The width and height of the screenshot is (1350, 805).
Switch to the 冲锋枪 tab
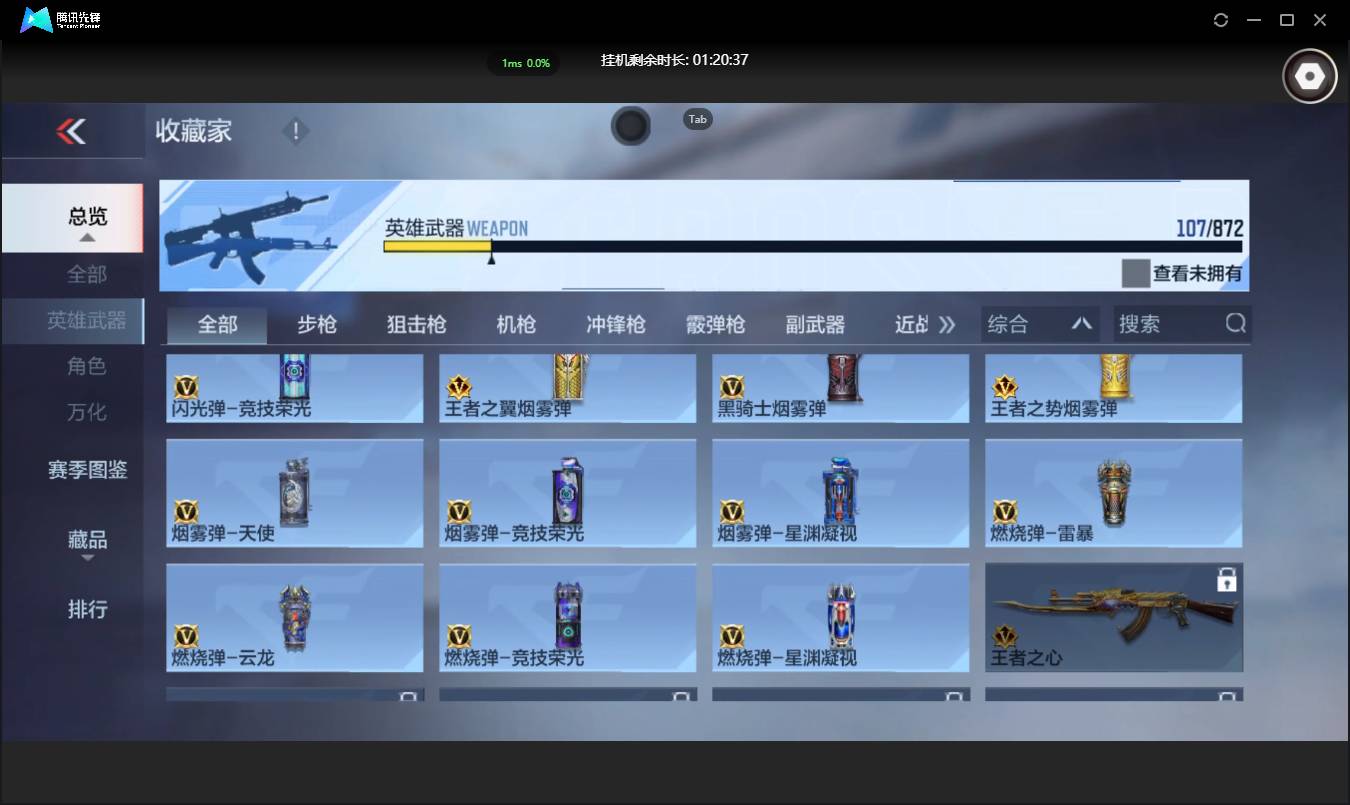pyautogui.click(x=615, y=323)
